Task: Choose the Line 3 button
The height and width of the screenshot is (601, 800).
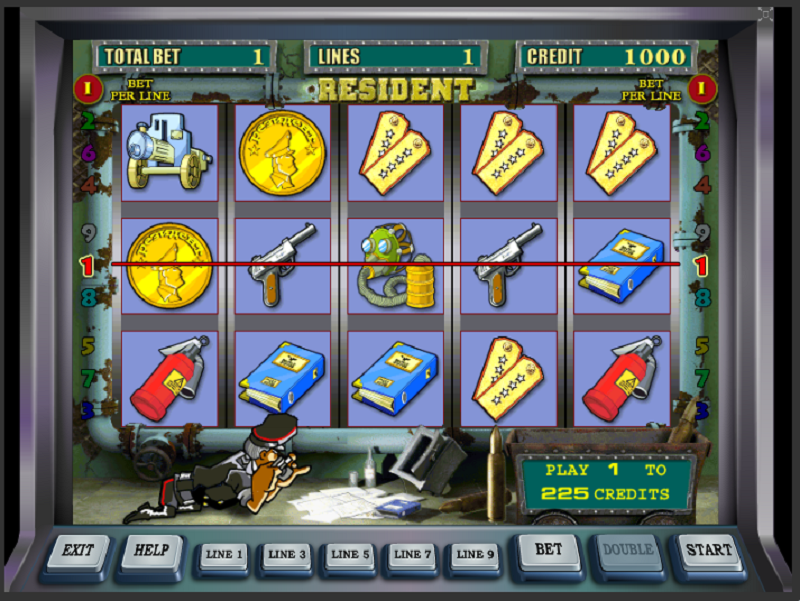Action: coord(287,554)
